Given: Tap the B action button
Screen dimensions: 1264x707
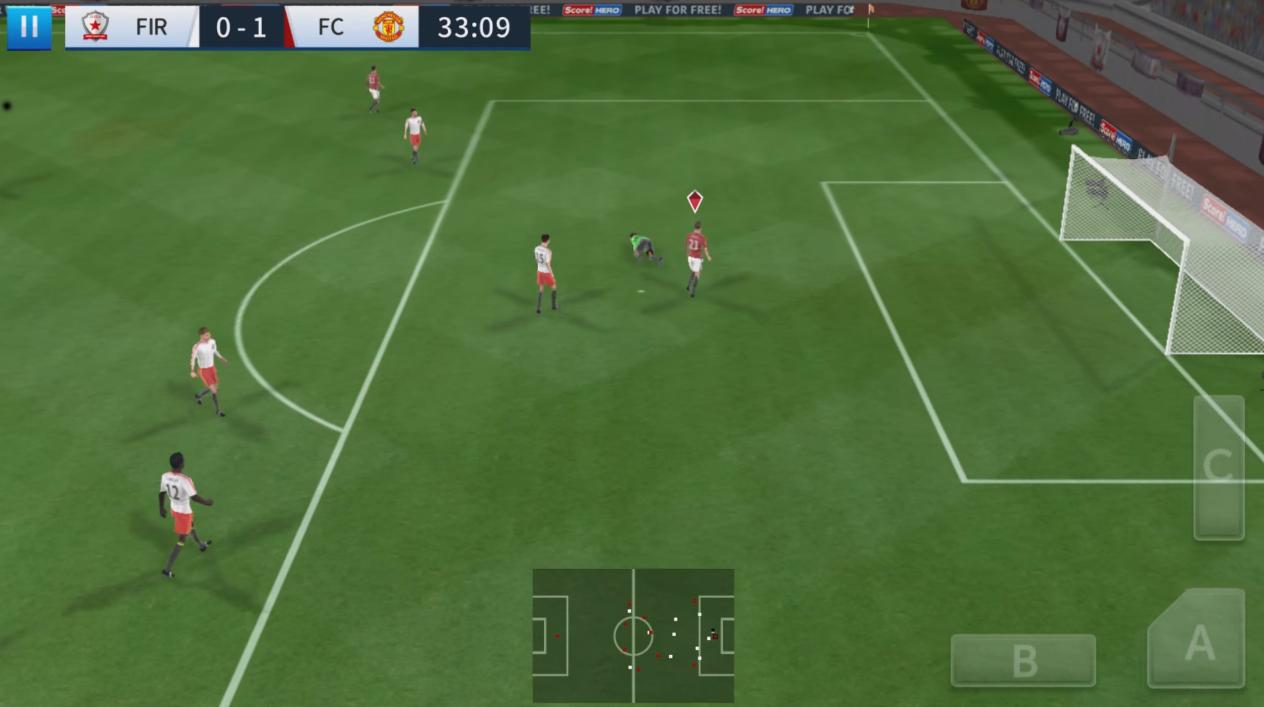Looking at the screenshot, I should click(1023, 660).
